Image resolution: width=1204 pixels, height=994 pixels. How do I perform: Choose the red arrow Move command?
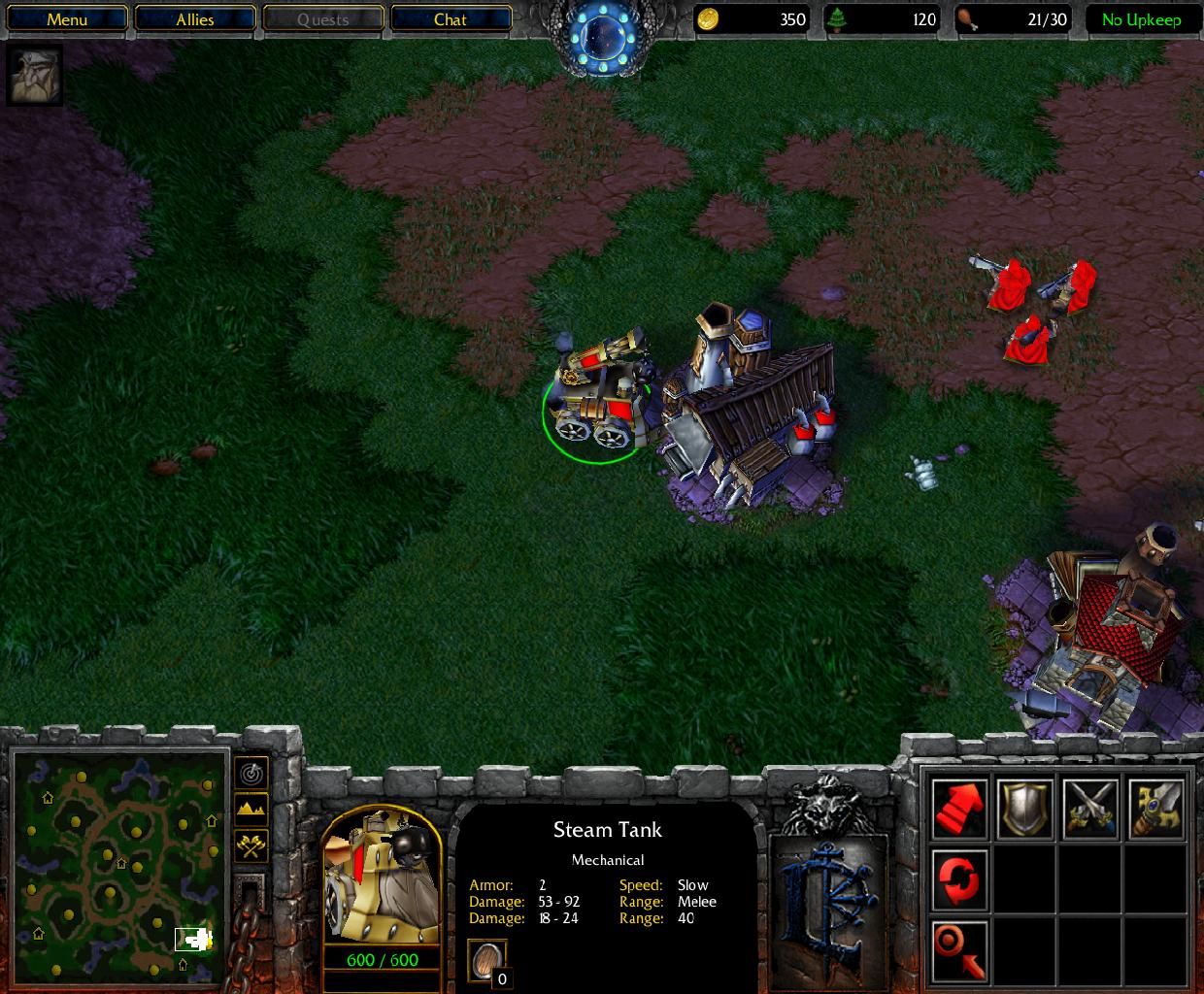click(x=960, y=809)
